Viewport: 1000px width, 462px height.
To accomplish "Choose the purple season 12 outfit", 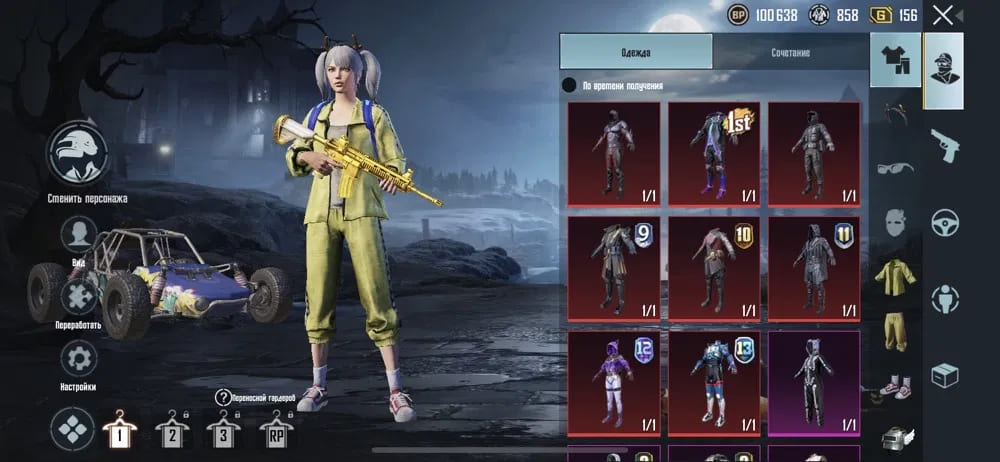I will point(613,383).
